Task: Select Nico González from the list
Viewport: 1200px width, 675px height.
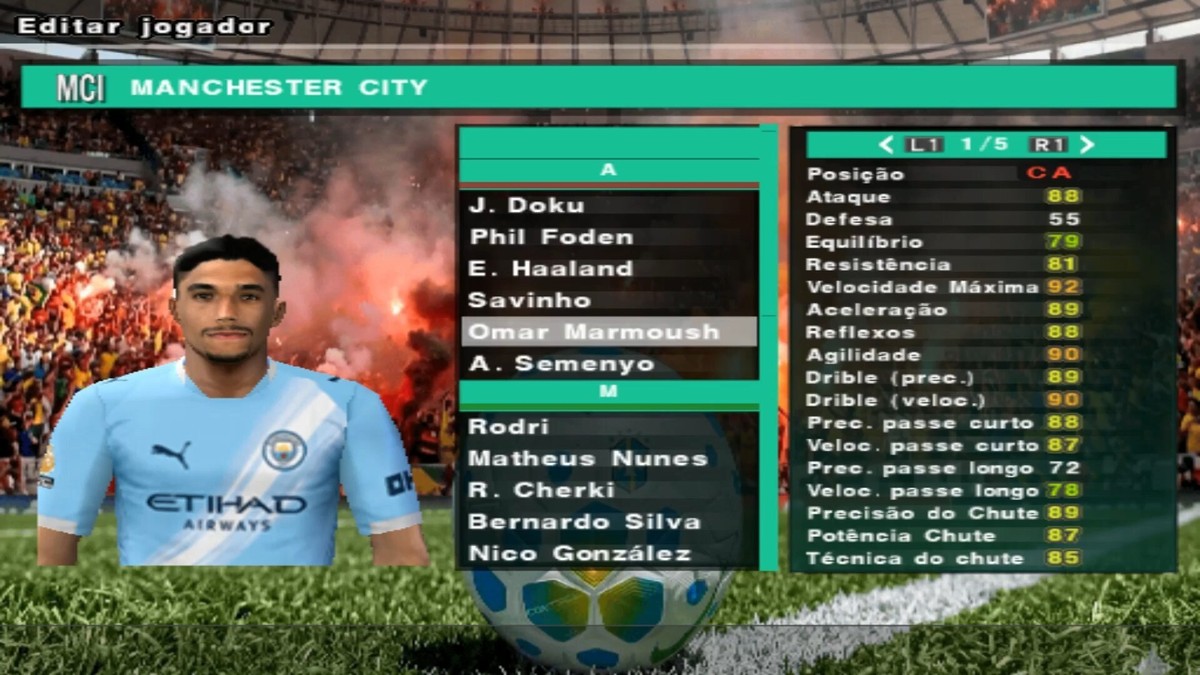Action: coord(580,554)
